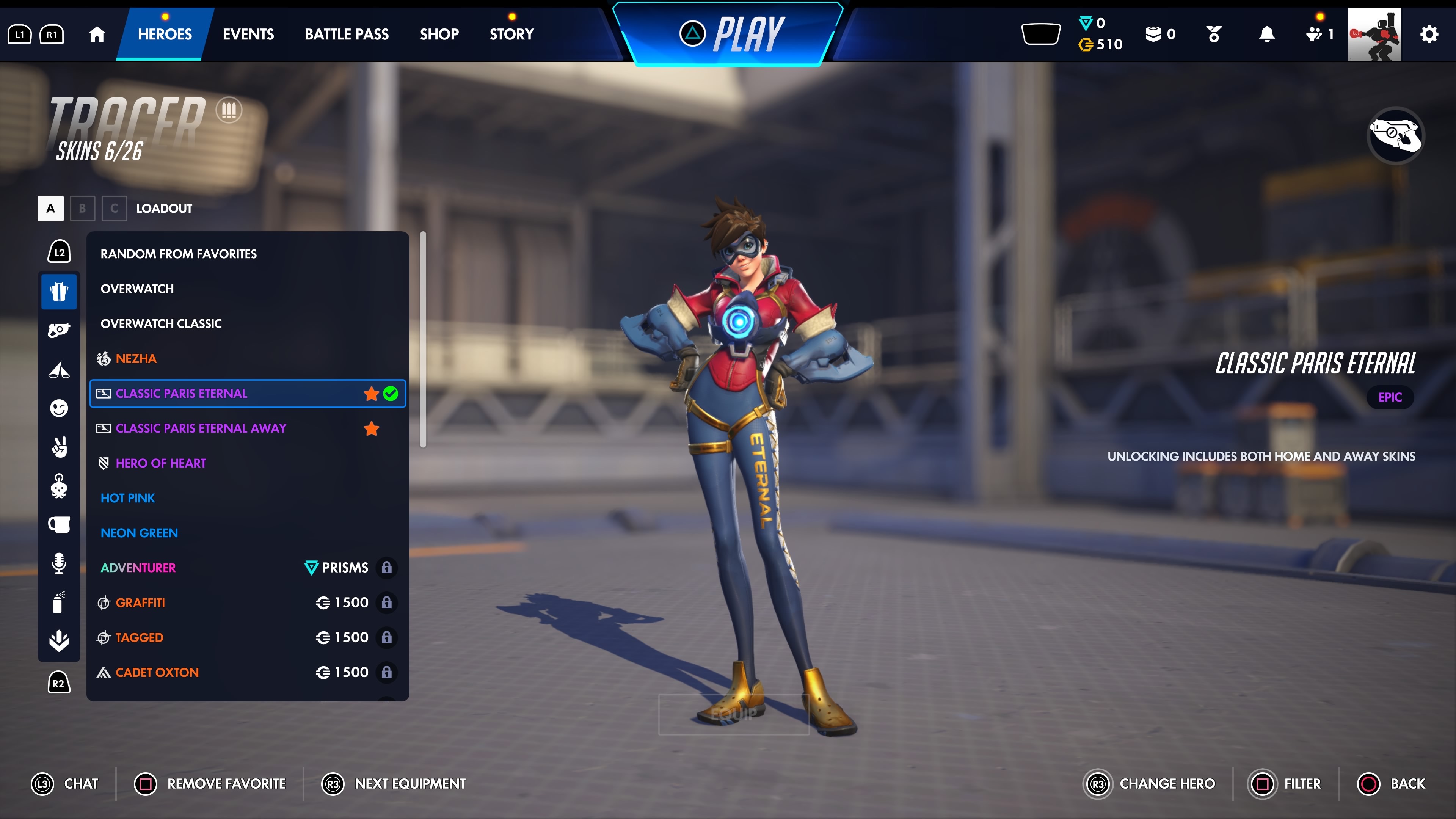Open the Heroes tab

(165, 35)
